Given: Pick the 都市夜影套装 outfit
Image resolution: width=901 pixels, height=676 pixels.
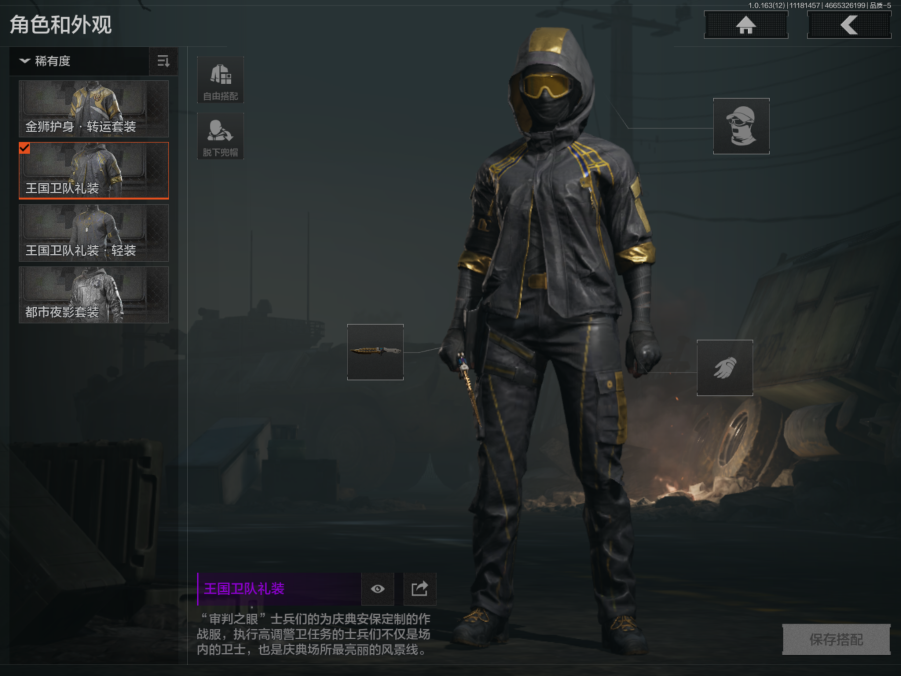Looking at the screenshot, I should coord(94,294).
